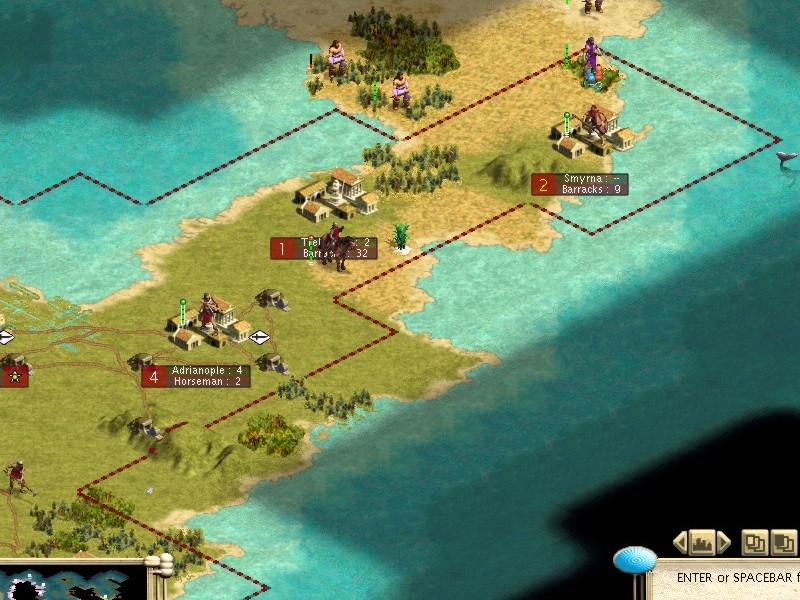
Task: Select the capital city star label
Action: click(14, 376)
